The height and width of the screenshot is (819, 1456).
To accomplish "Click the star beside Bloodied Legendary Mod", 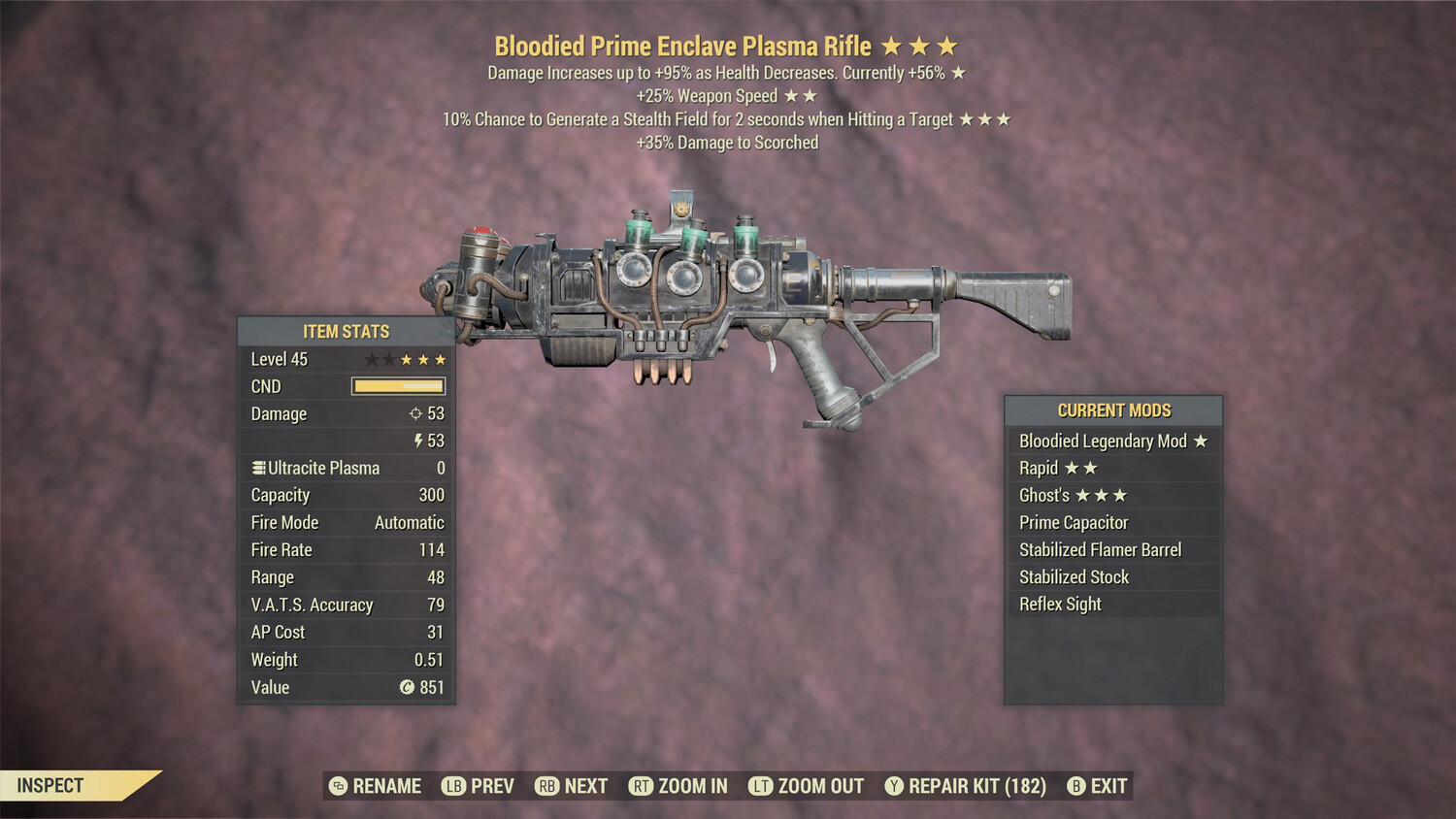I will [x=1202, y=441].
